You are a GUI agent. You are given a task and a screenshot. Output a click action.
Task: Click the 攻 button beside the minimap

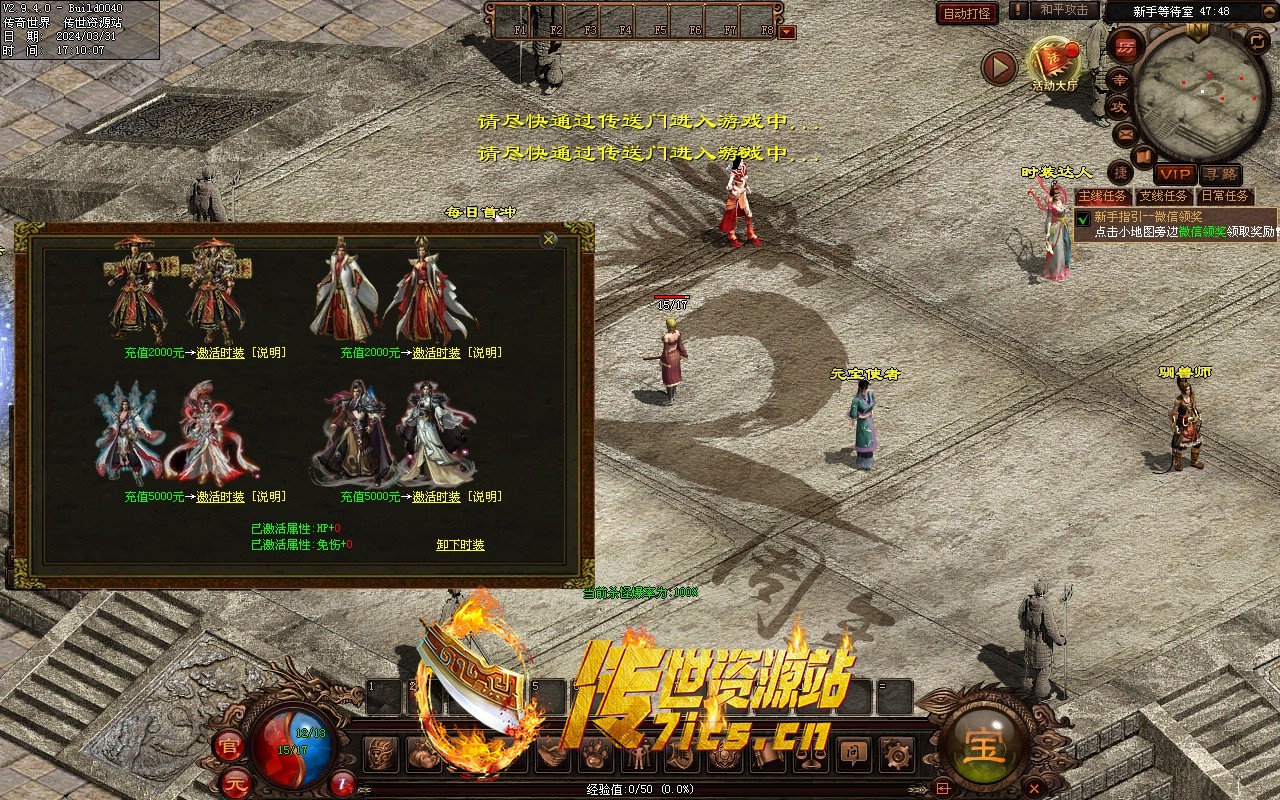pyautogui.click(x=1119, y=105)
